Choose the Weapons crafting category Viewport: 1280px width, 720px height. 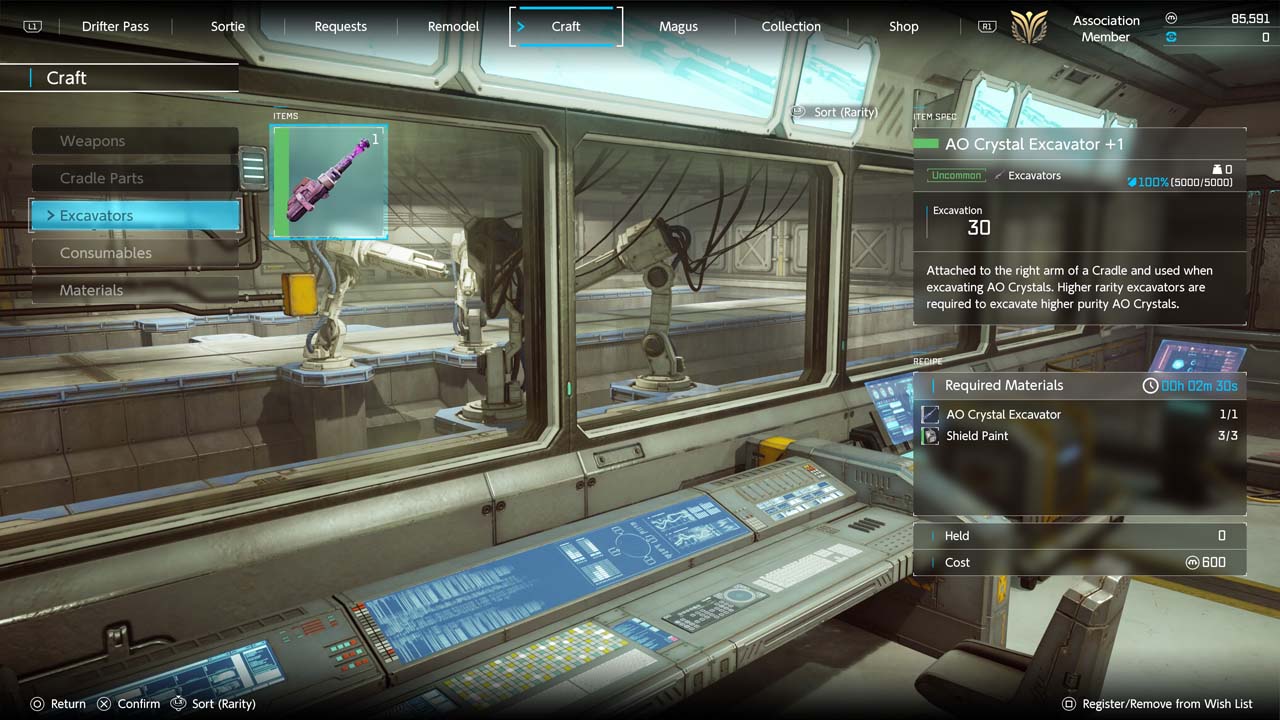pyautogui.click(x=135, y=141)
